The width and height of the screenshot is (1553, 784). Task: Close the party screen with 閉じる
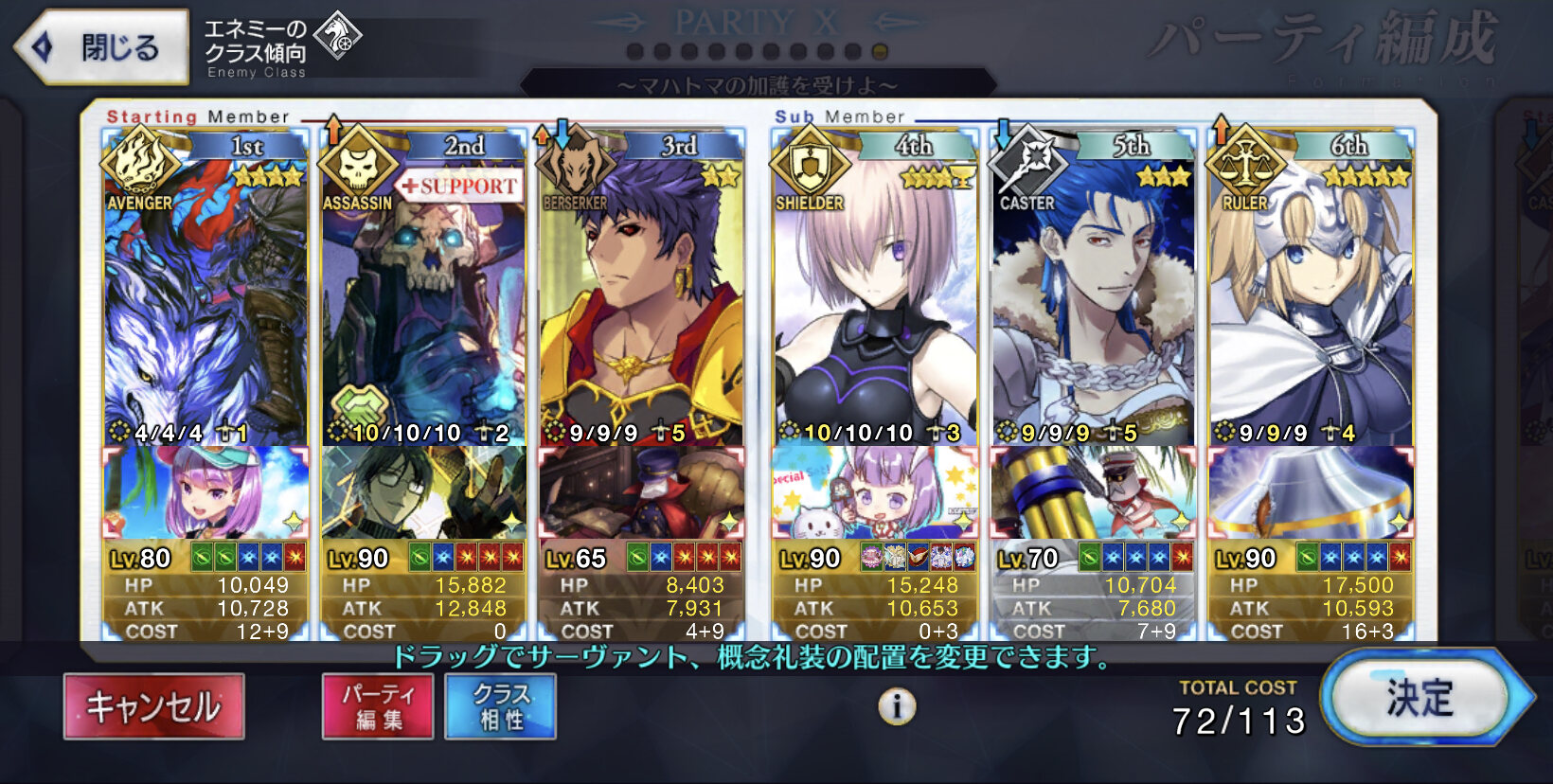(x=102, y=46)
